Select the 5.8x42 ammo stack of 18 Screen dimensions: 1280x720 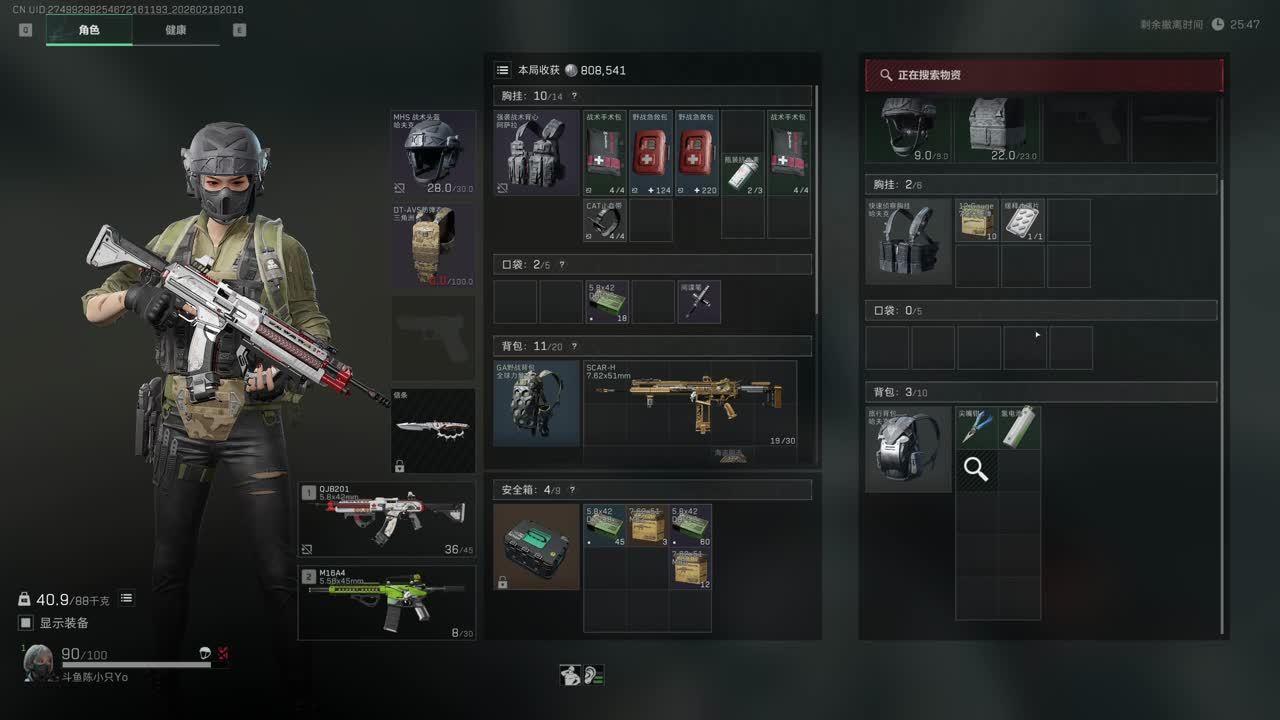(607, 301)
